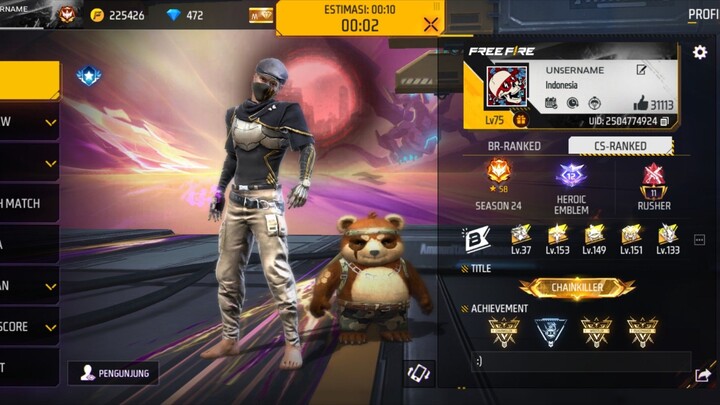
Task: Switch to the BR-RANKED tab
Action: click(x=514, y=146)
